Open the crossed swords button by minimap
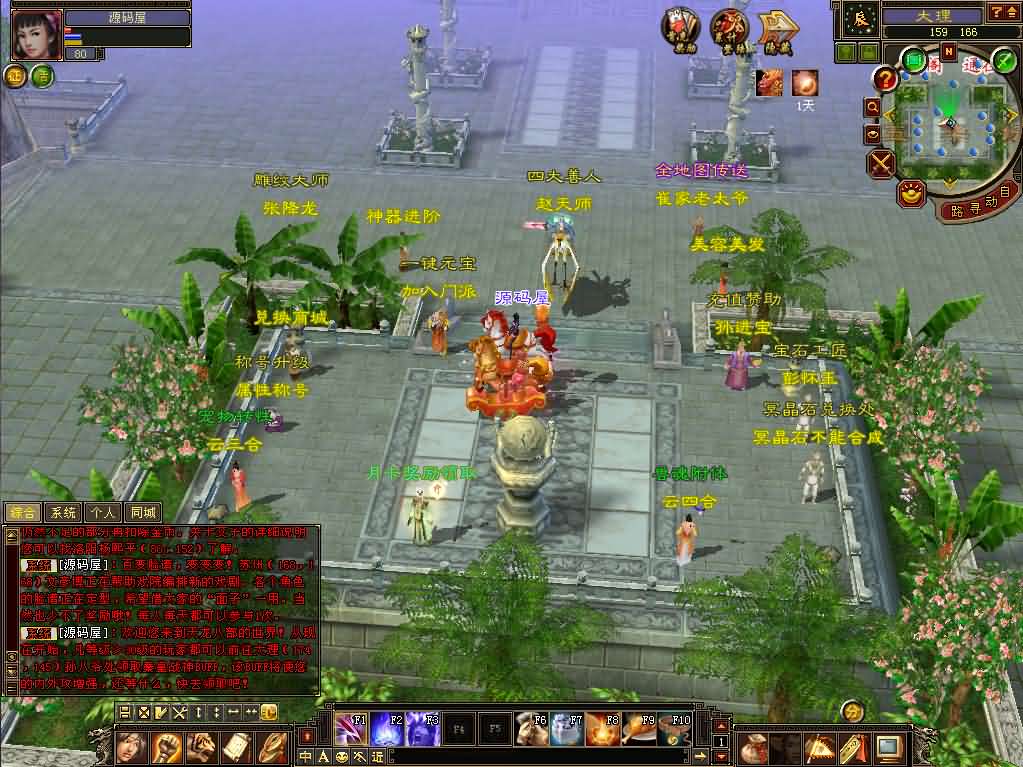The width and height of the screenshot is (1023, 767). pyautogui.click(x=882, y=163)
